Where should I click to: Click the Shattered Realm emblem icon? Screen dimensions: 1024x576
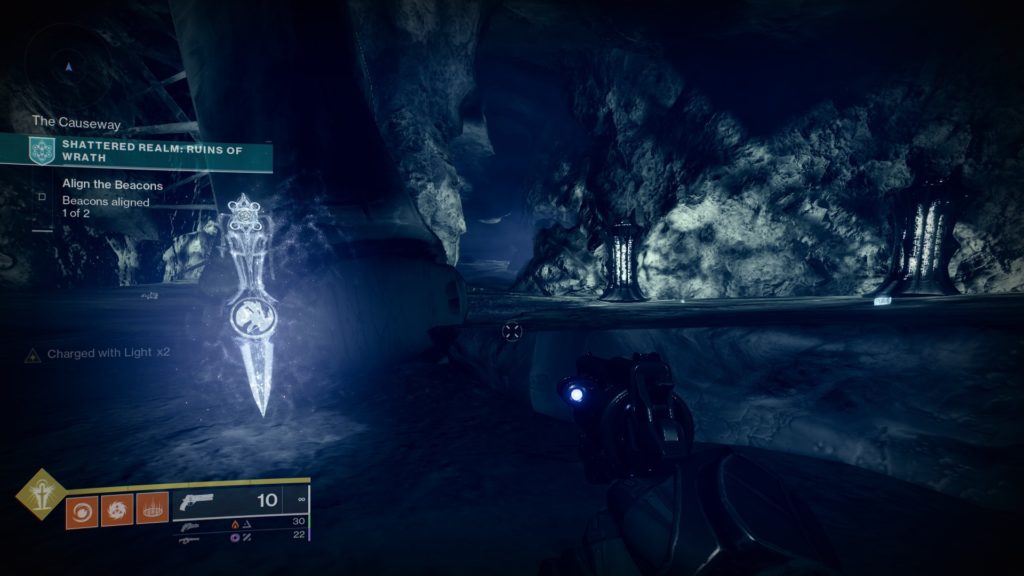click(41, 151)
